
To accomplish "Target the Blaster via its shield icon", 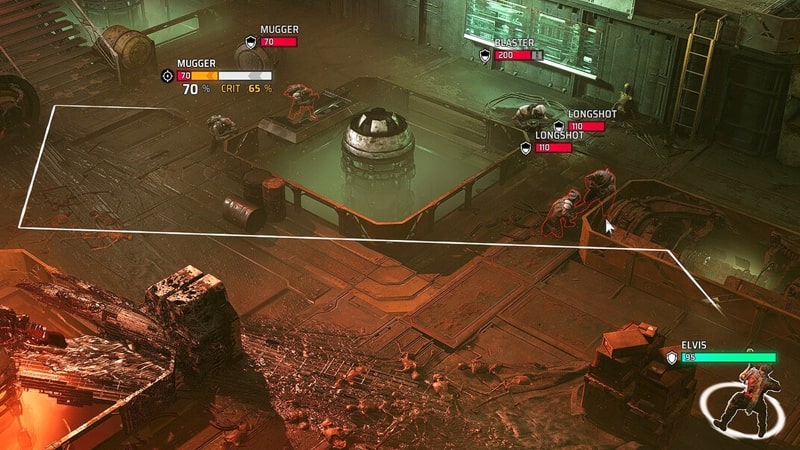I will pyautogui.click(x=485, y=55).
